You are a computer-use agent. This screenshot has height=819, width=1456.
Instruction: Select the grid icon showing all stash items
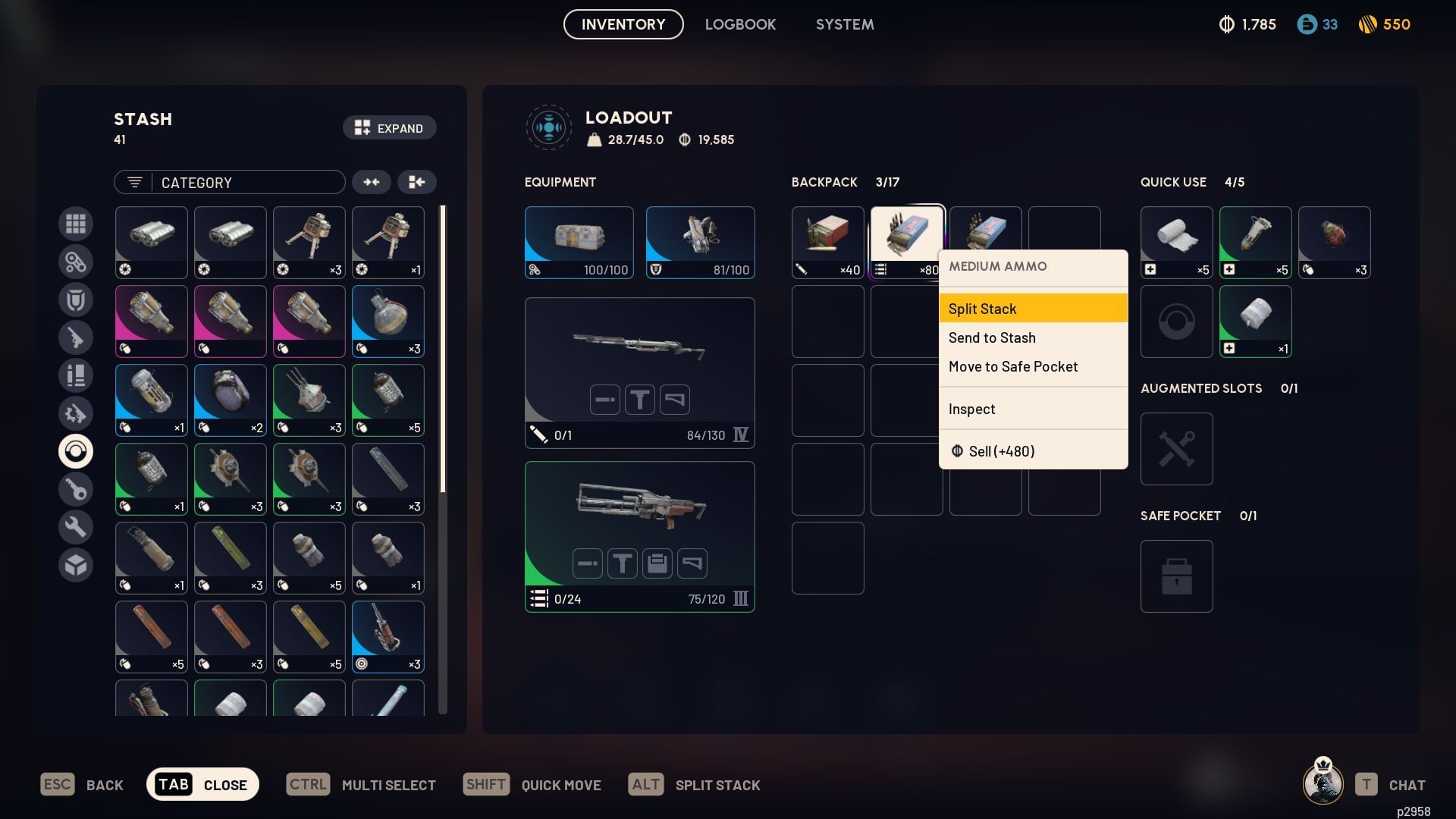pos(76,224)
